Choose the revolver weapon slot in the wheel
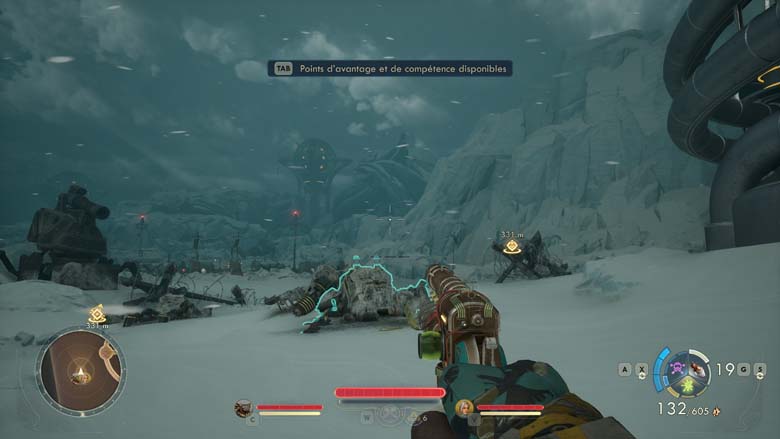The width and height of the screenshot is (780, 439). point(696,369)
